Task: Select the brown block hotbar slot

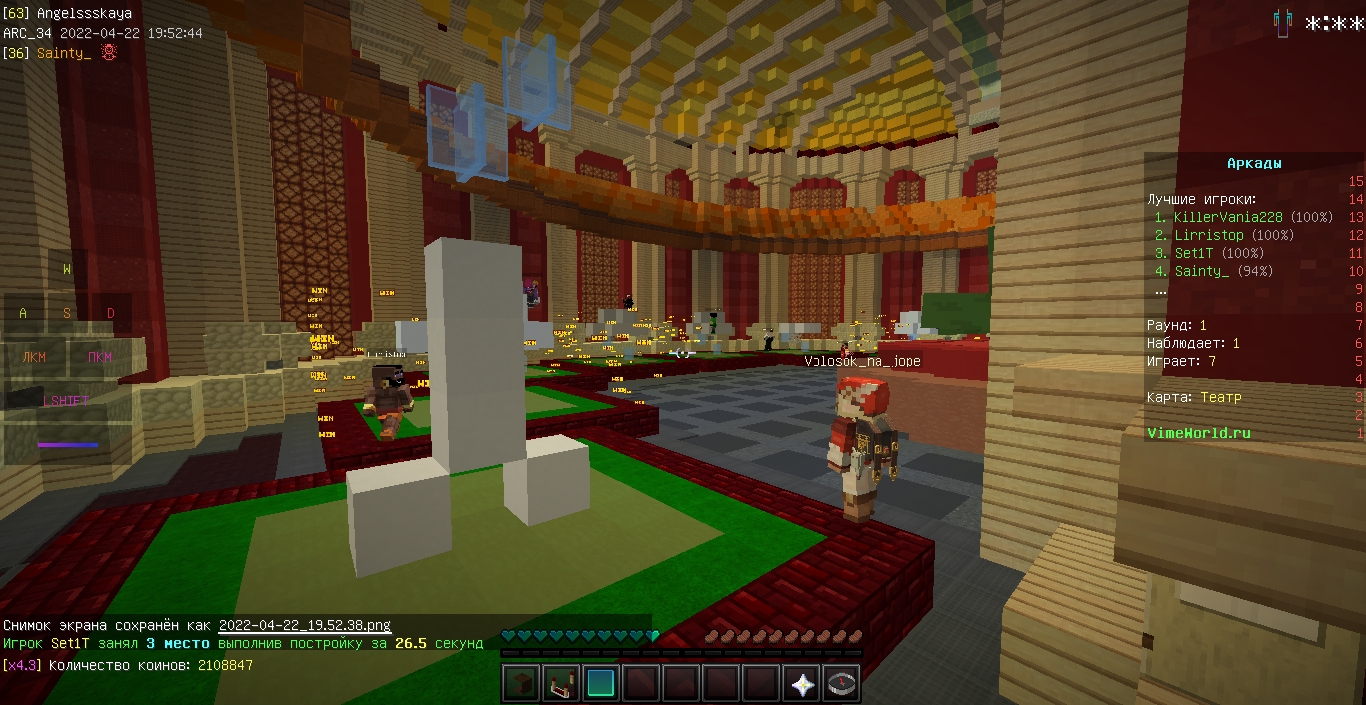Action: point(521,684)
